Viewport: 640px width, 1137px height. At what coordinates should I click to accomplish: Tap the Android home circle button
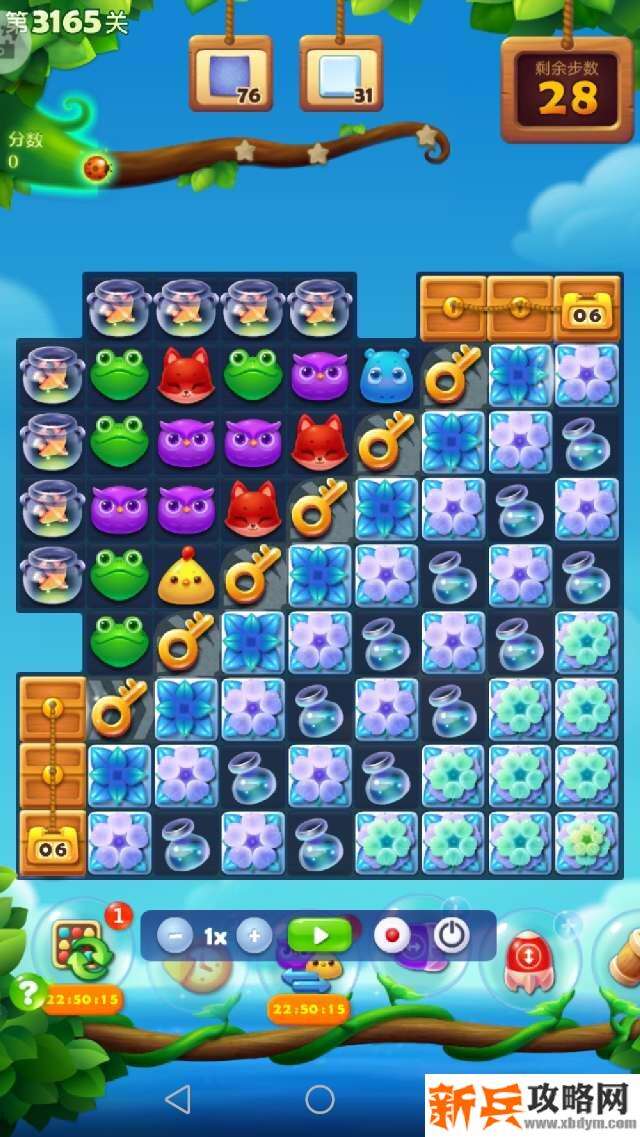(320, 1100)
